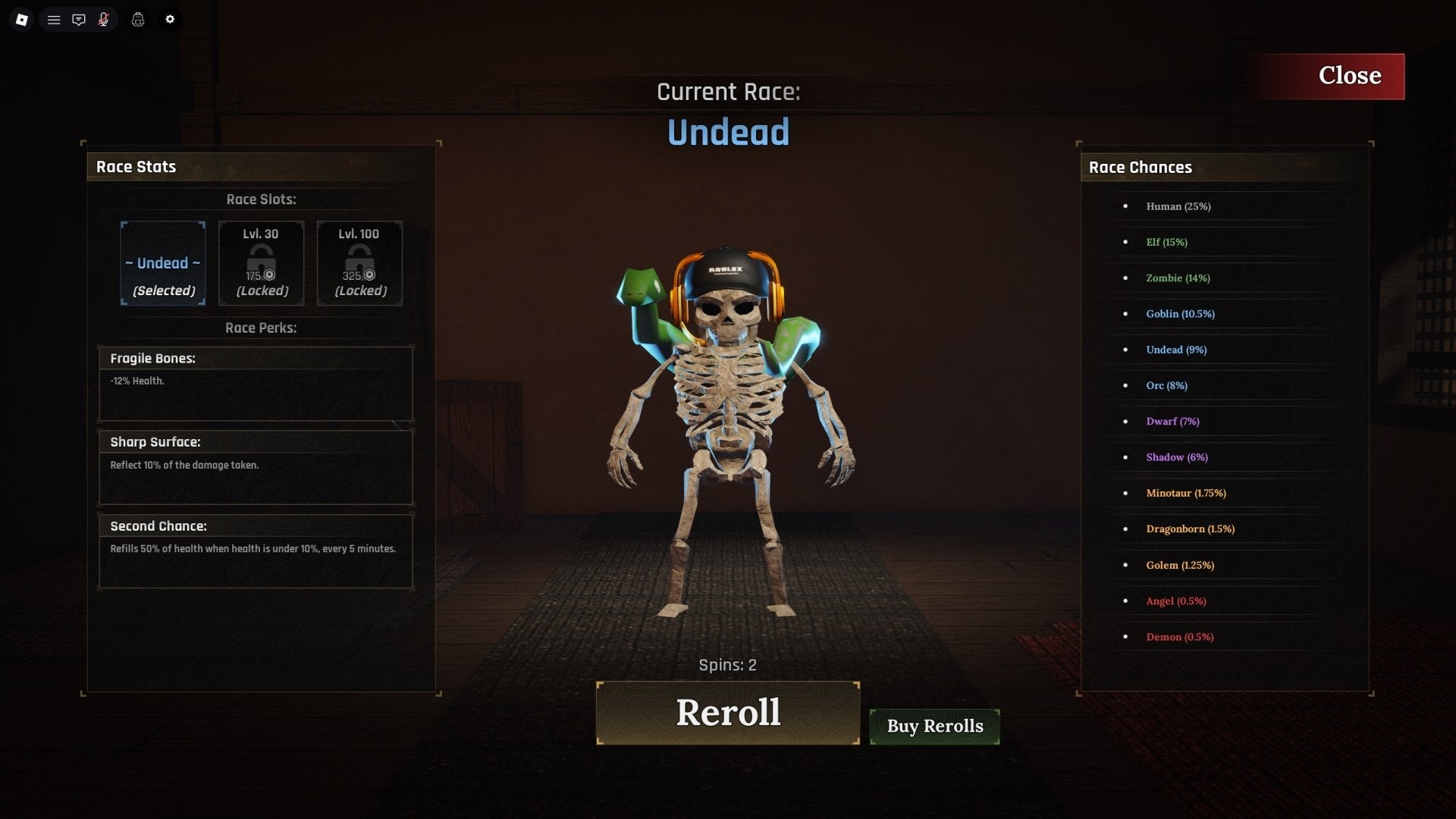Open the backpack icon in top bar
The height and width of the screenshot is (819, 1456).
click(138, 20)
